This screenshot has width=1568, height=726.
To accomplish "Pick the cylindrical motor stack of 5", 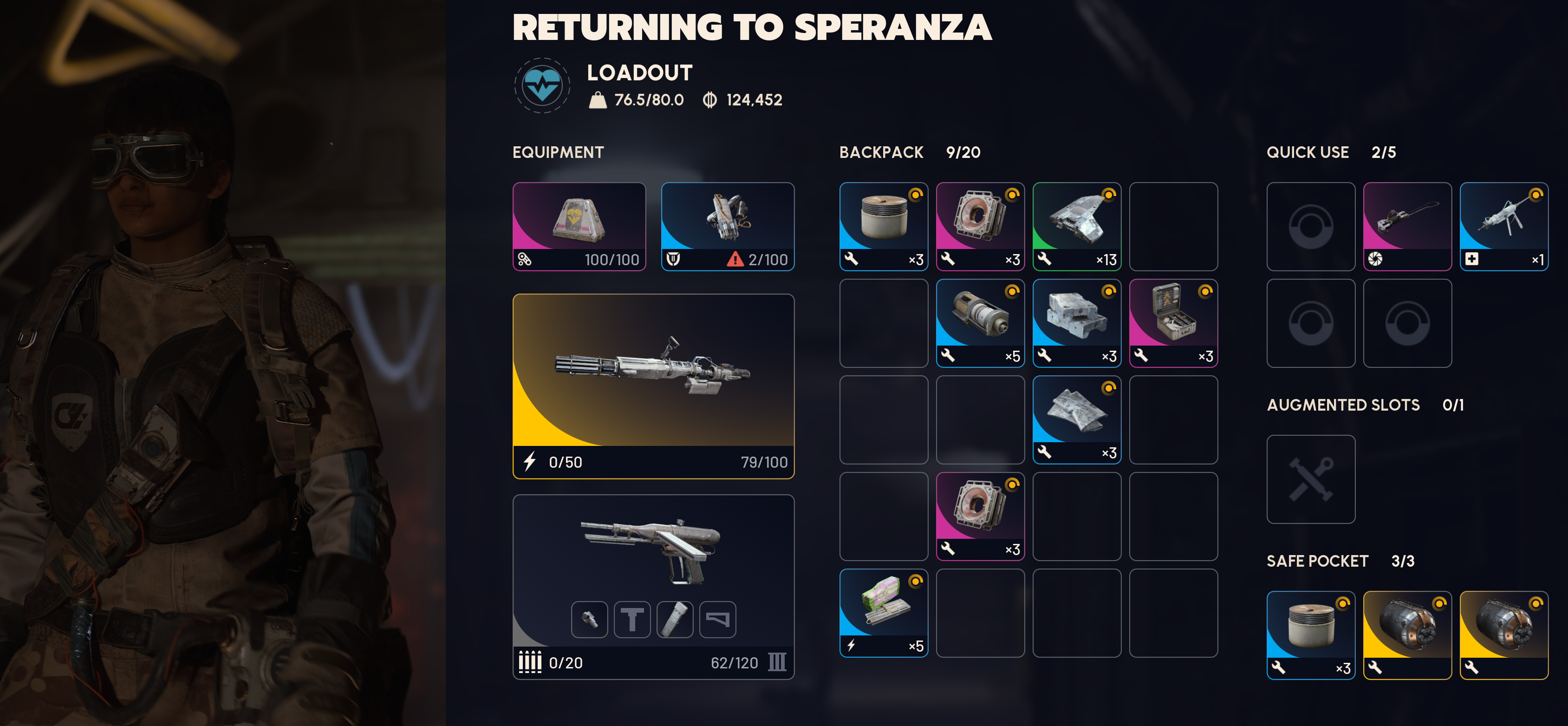I will (x=980, y=323).
